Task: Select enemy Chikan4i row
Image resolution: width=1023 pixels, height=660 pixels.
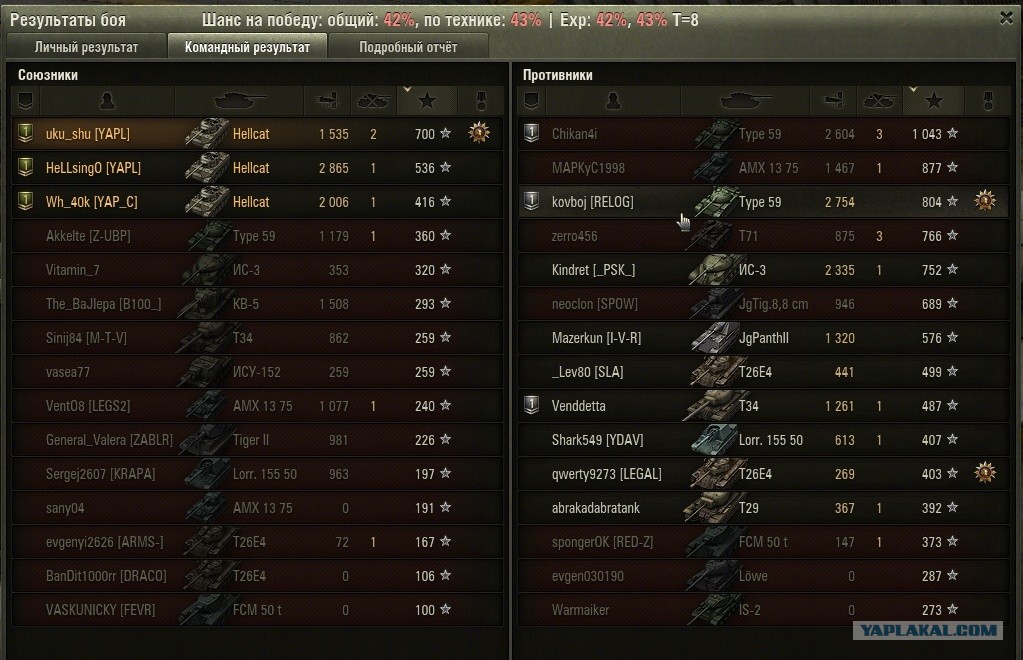Action: pos(574,134)
